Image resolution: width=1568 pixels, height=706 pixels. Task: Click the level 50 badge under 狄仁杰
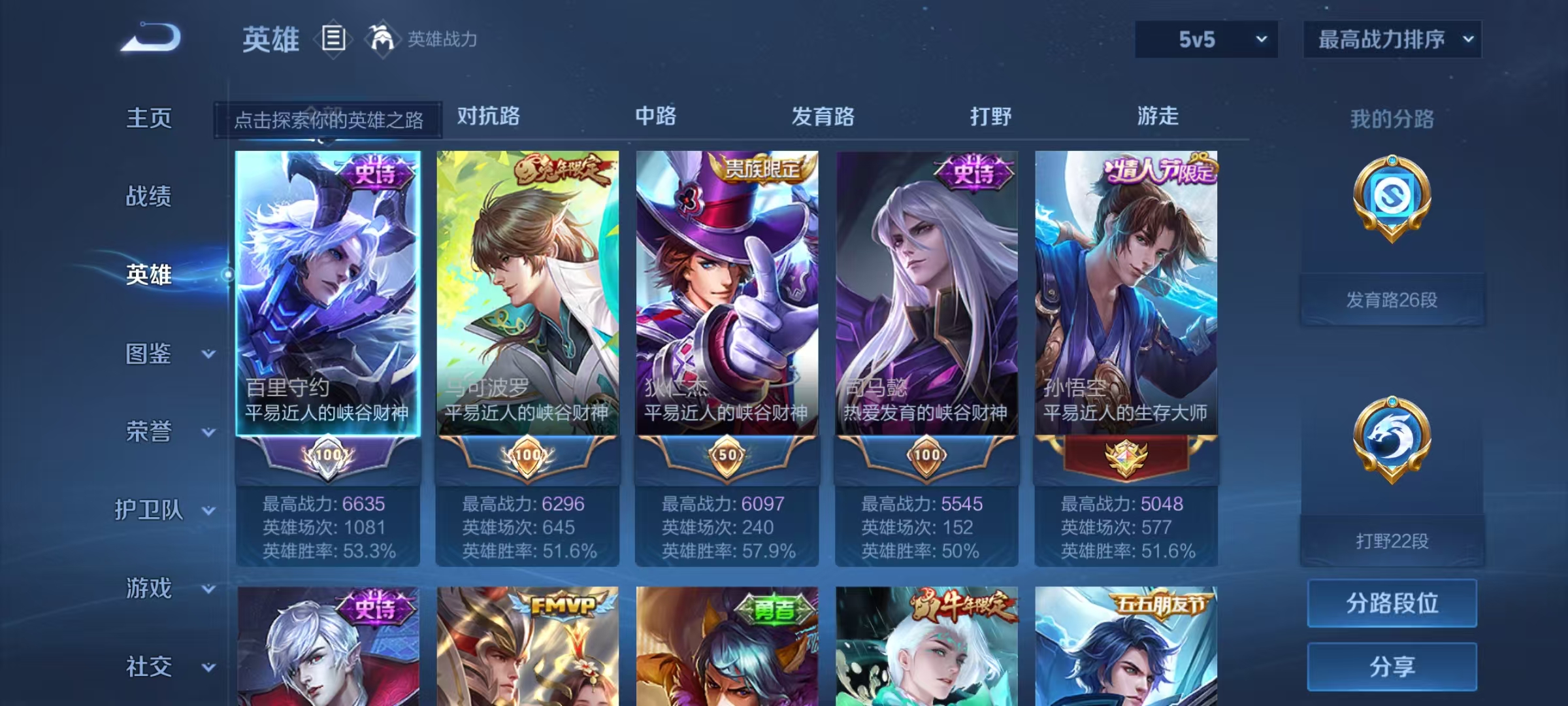click(727, 458)
